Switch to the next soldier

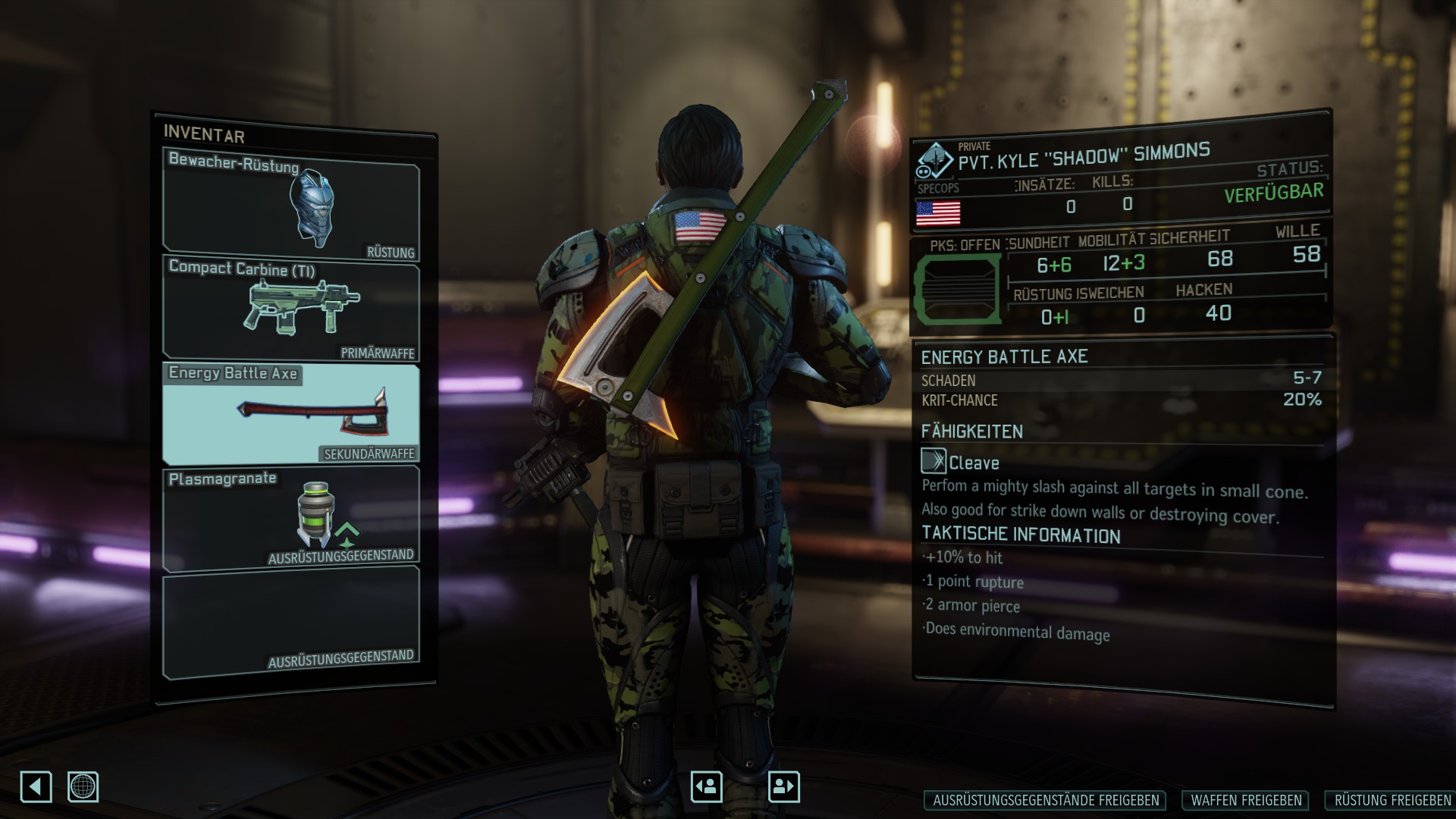[x=783, y=786]
